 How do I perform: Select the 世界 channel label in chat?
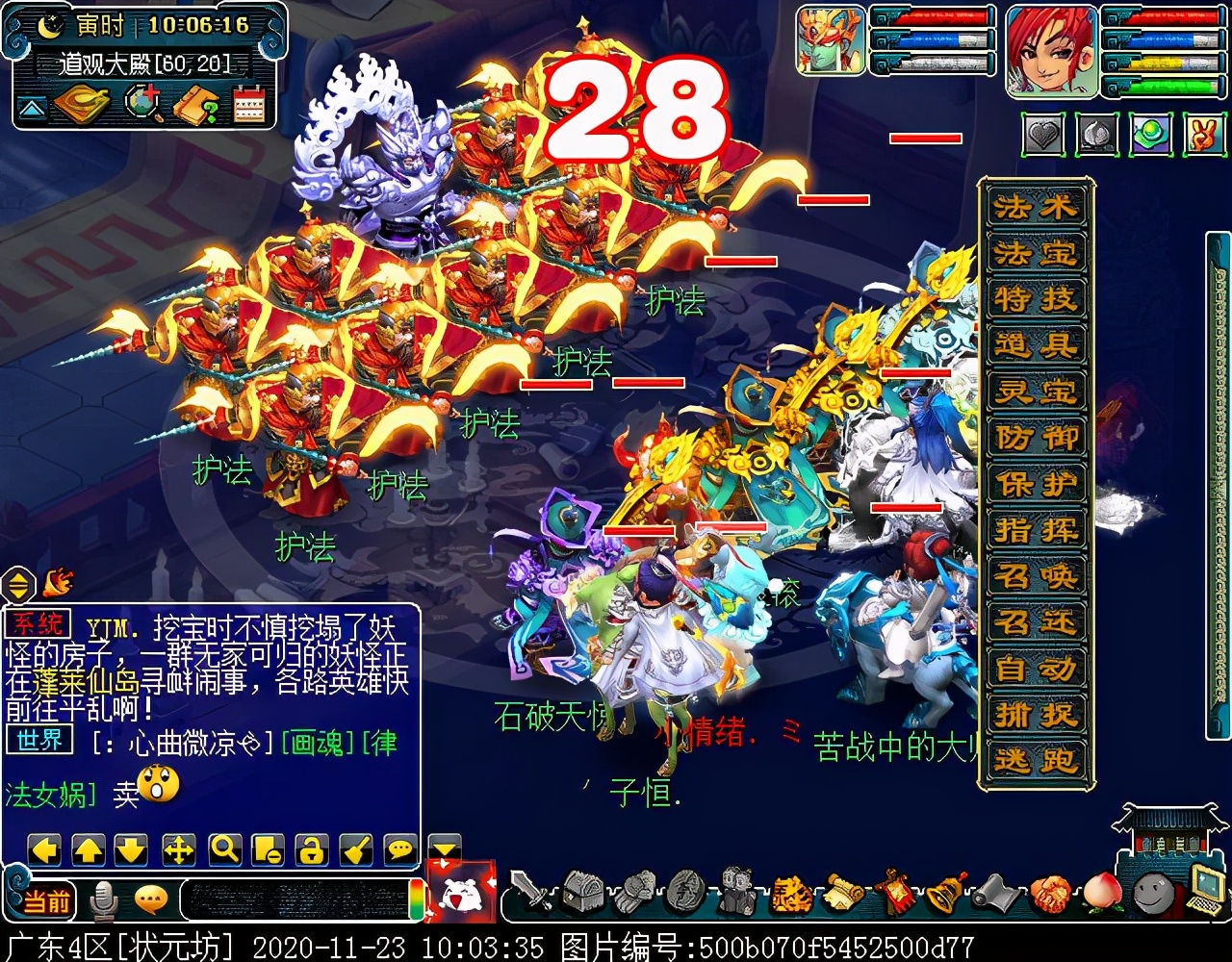pos(38,740)
